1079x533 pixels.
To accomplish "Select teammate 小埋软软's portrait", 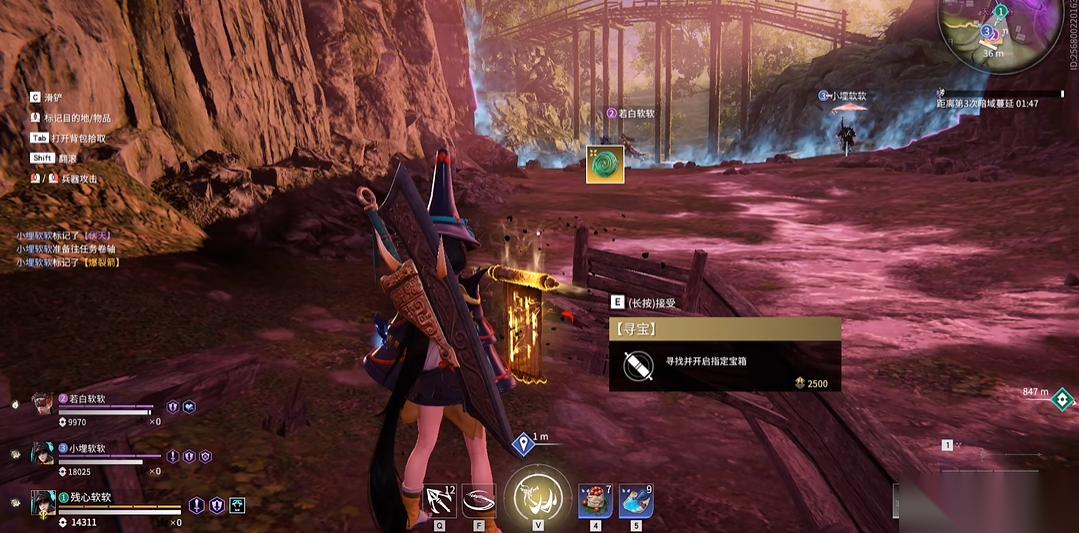I will point(41,453).
